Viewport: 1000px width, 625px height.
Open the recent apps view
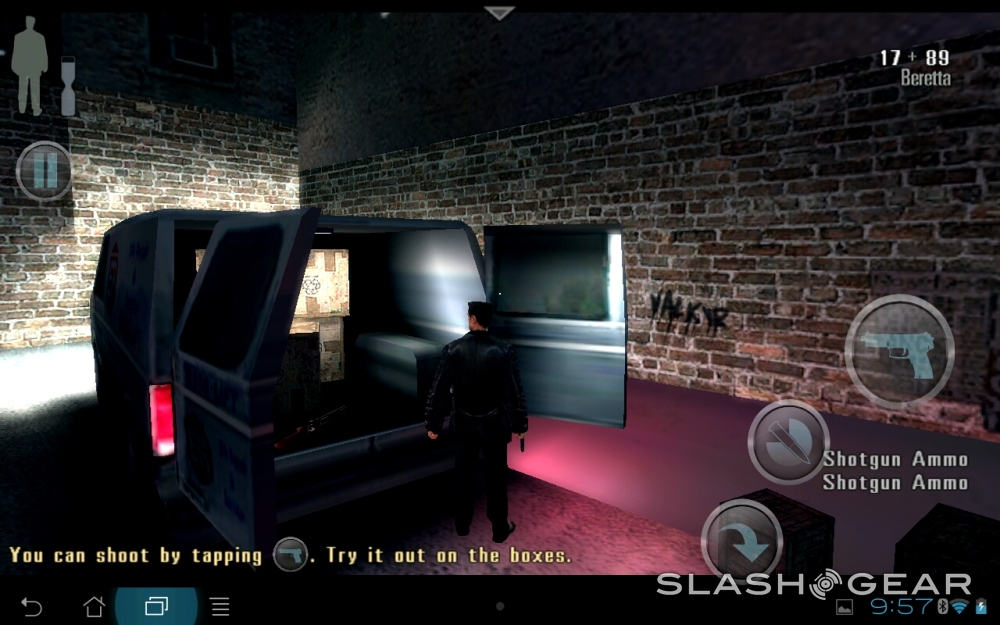point(156,606)
